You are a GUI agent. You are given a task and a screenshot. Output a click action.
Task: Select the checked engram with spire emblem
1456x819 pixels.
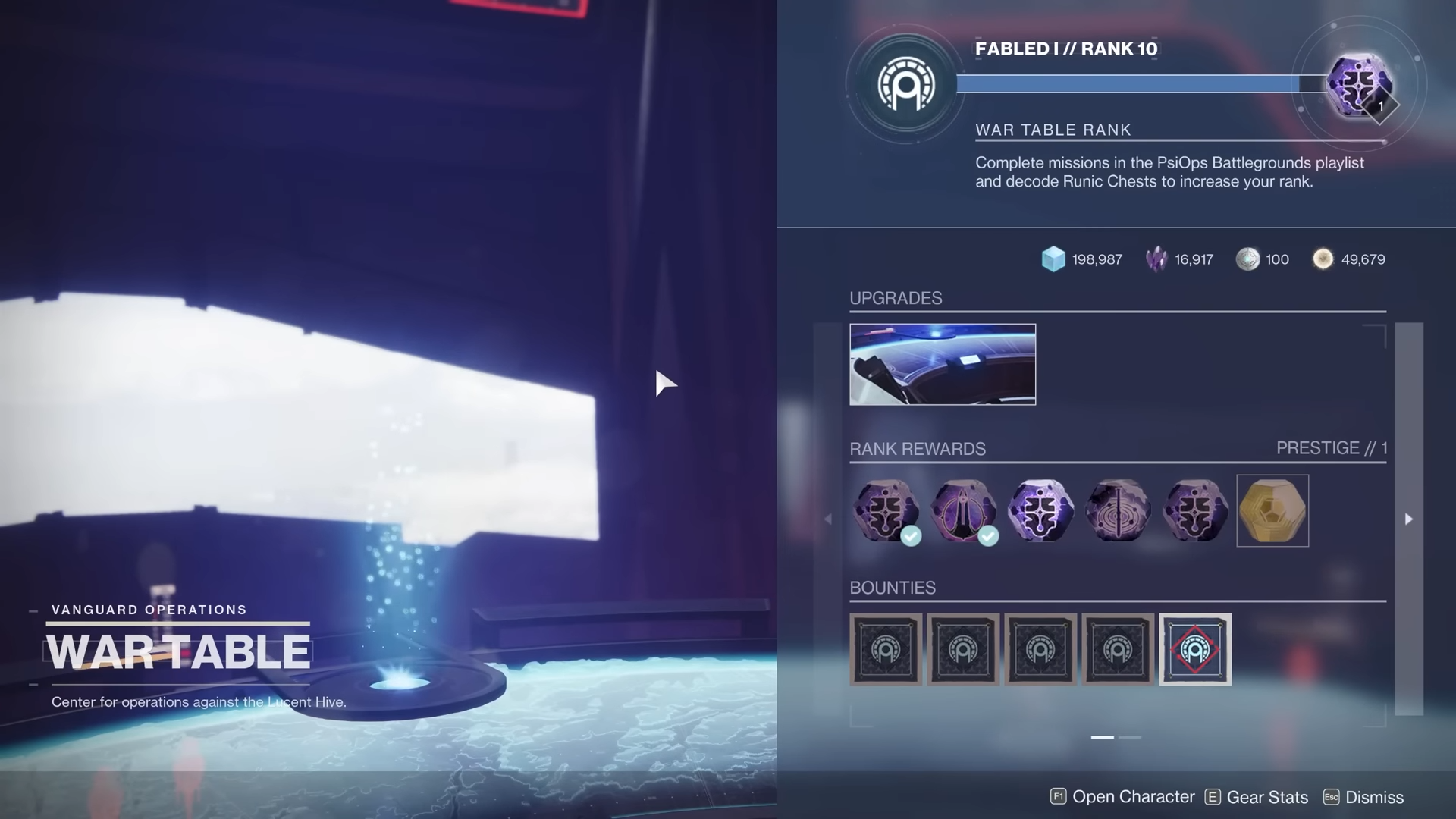pyautogui.click(x=963, y=510)
